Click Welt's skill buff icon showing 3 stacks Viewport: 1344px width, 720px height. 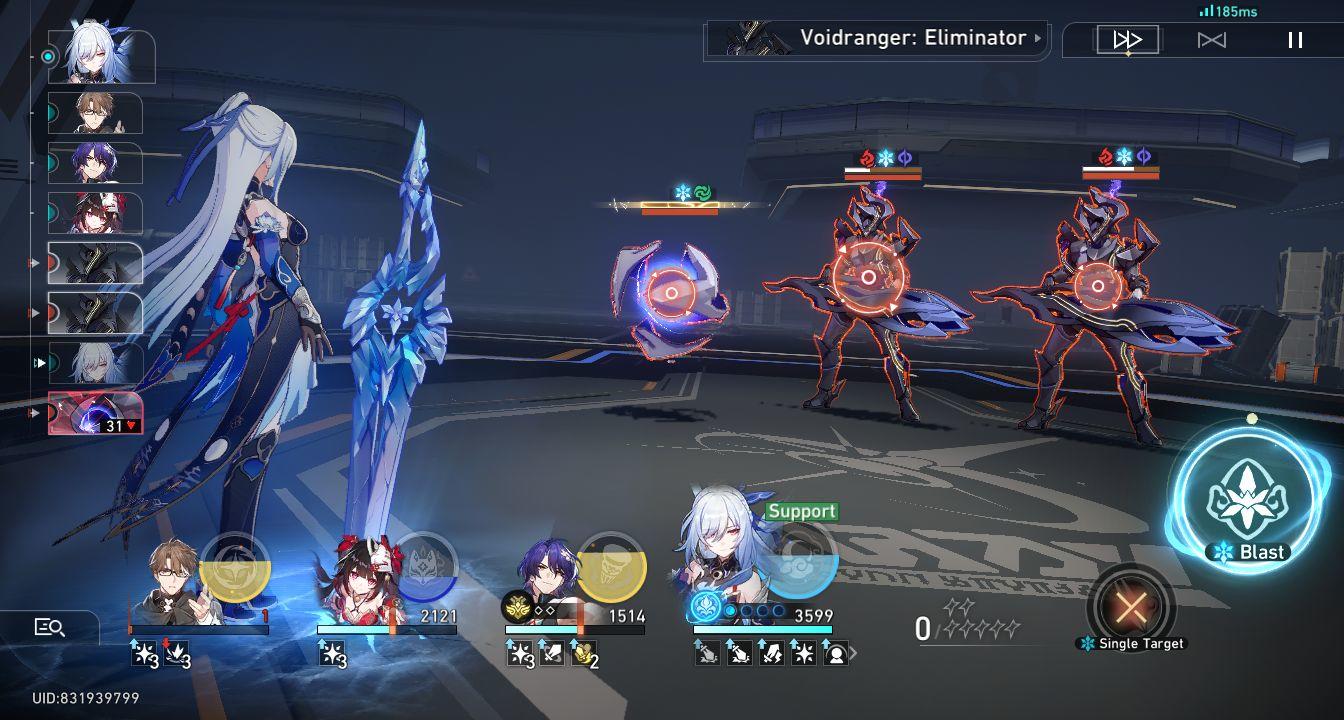pyautogui.click(x=143, y=654)
